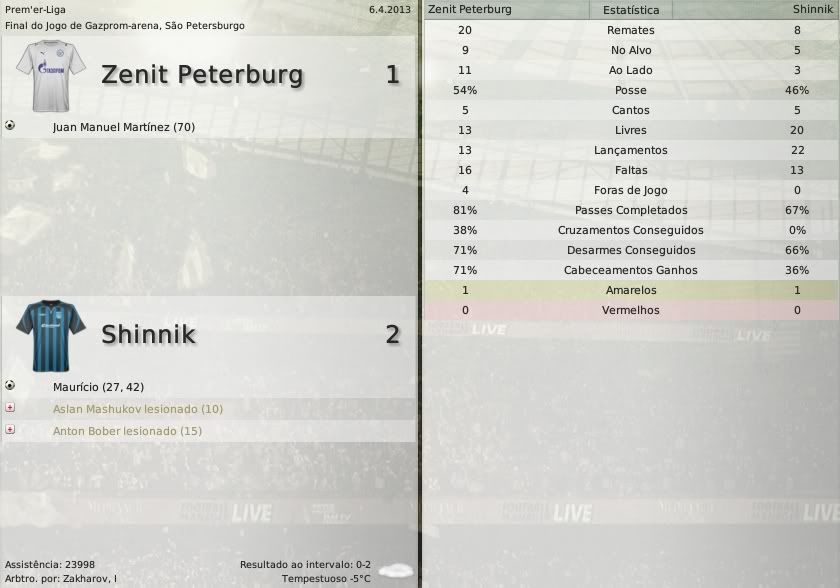Select the Shinnik header in the stats panel
840x588 pixels.
pos(810,9)
